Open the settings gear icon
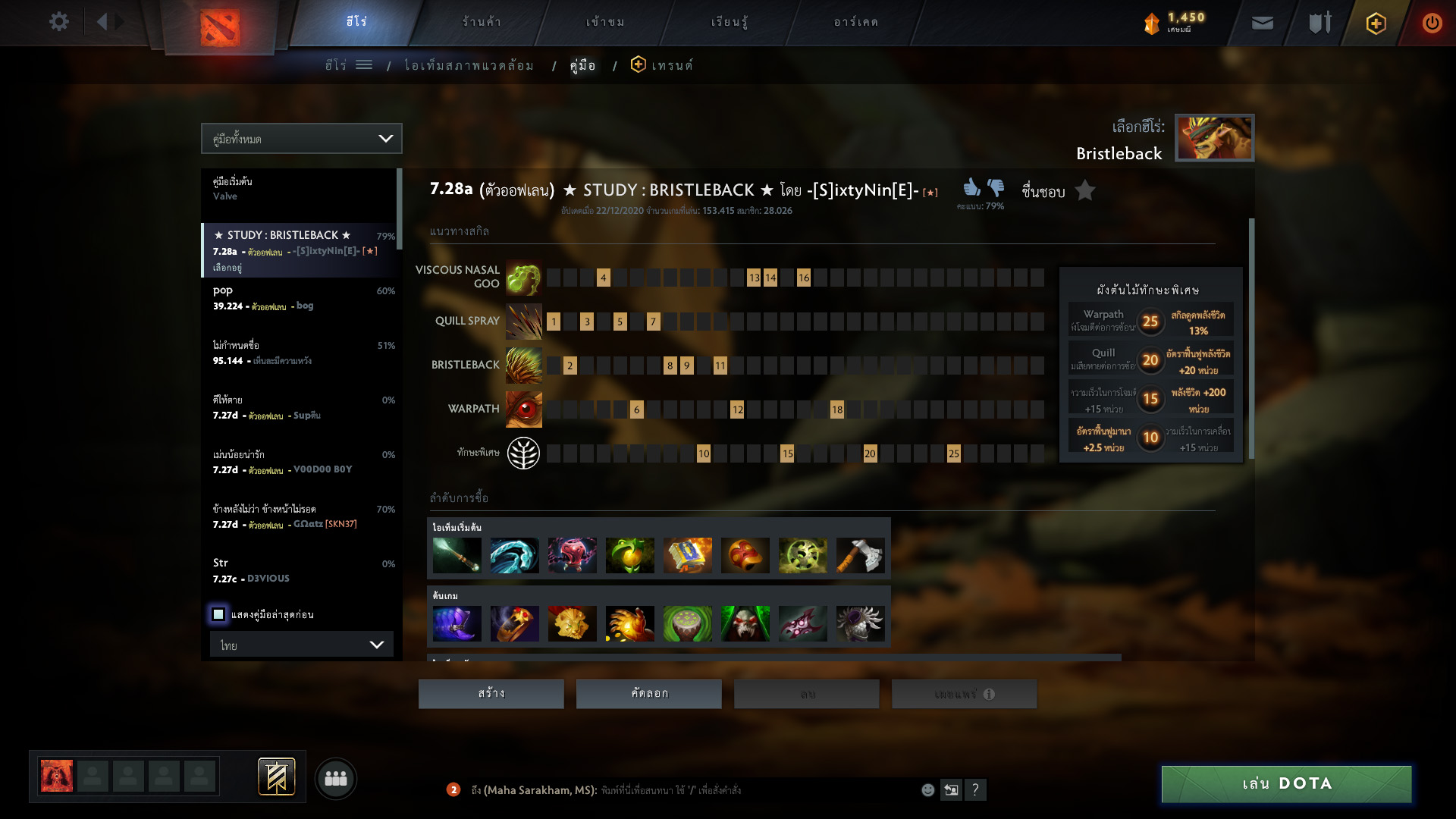This screenshot has height=819, width=1456. [58, 22]
